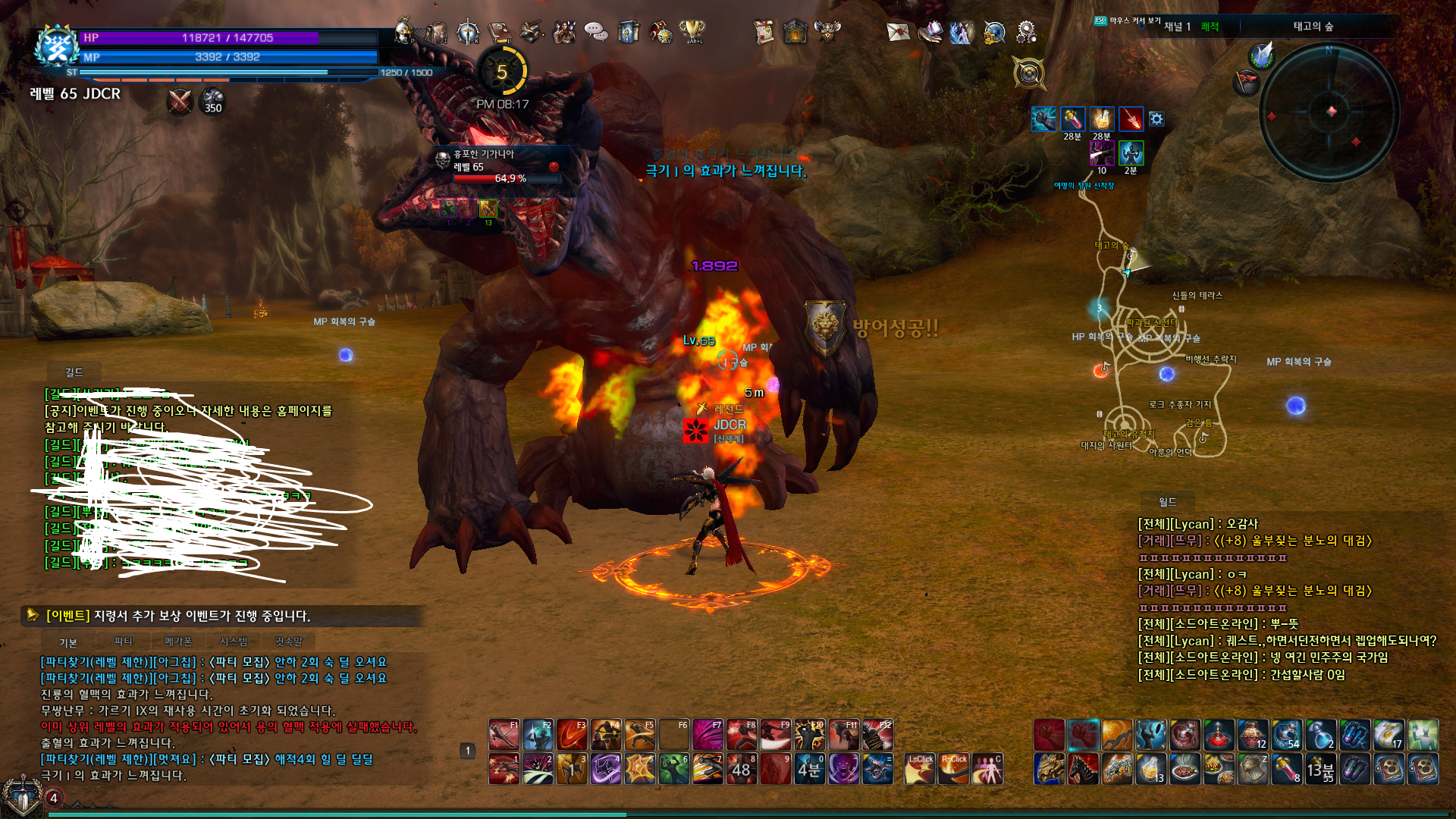Open the skill book icon
The width and height of the screenshot is (1456, 819).
(500, 32)
